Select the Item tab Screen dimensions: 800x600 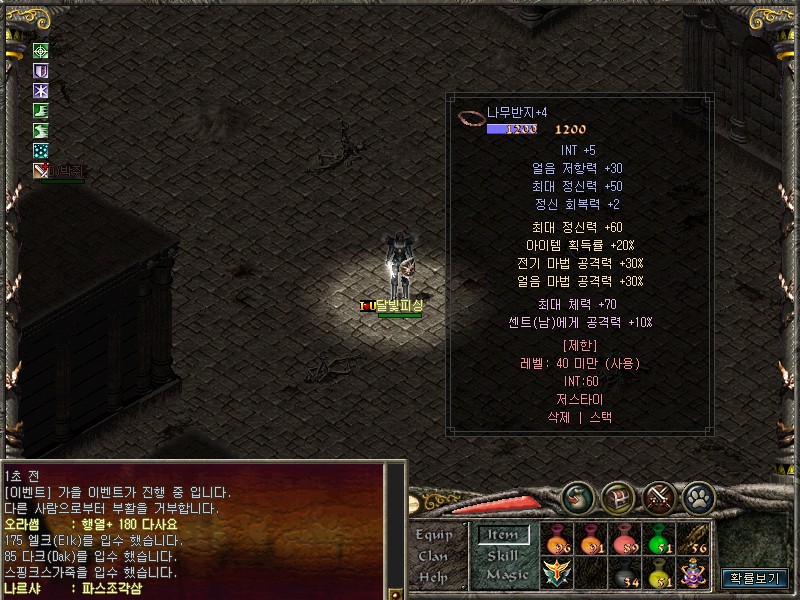503,535
